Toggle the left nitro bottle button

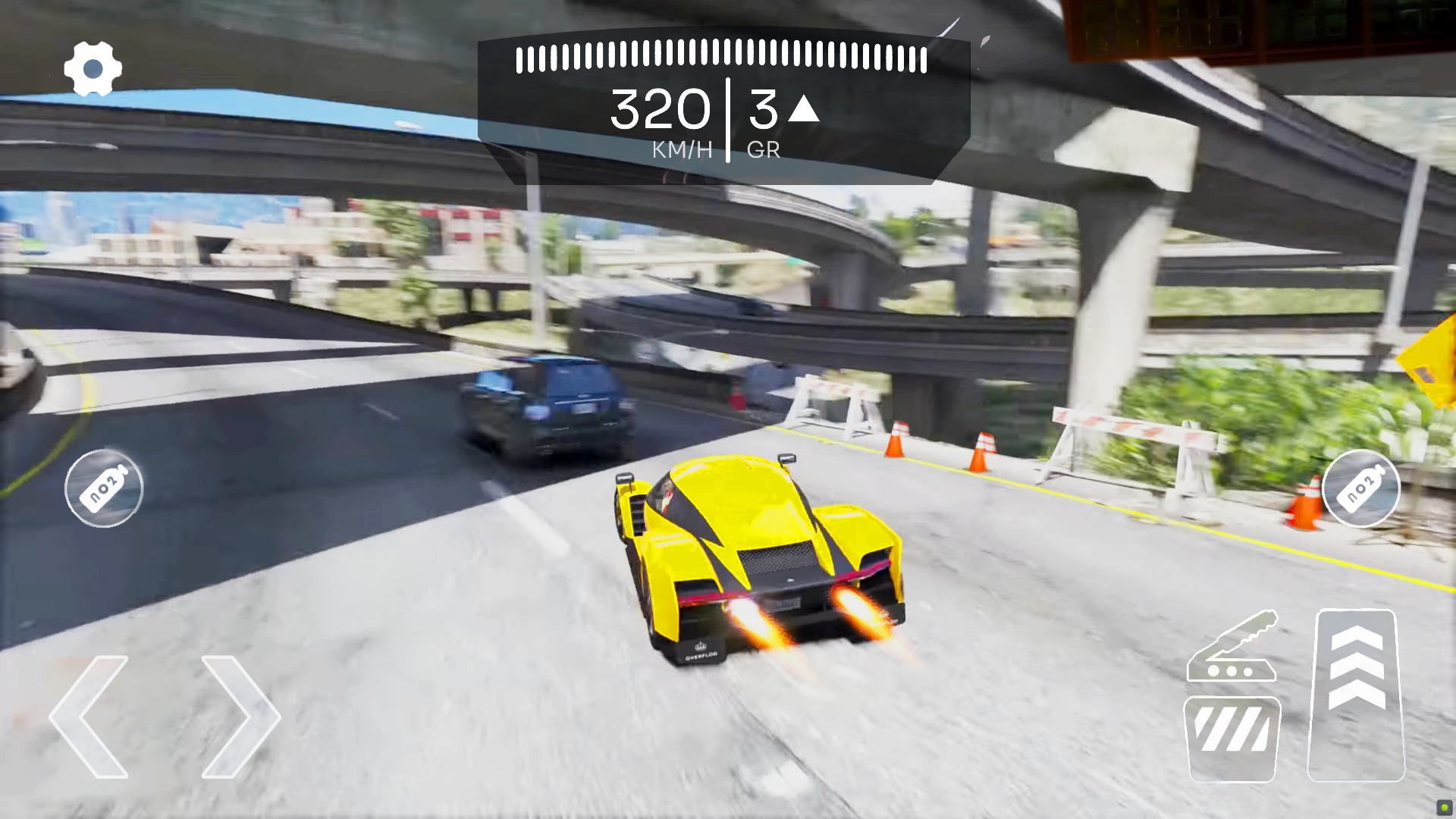point(103,489)
